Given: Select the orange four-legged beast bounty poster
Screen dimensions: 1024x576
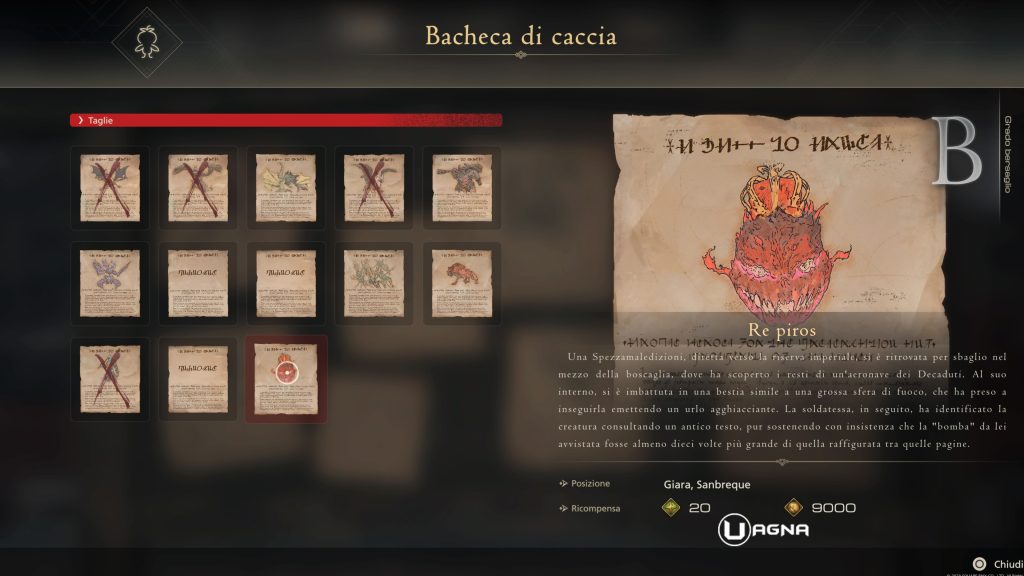Looking at the screenshot, I should click(461, 284).
